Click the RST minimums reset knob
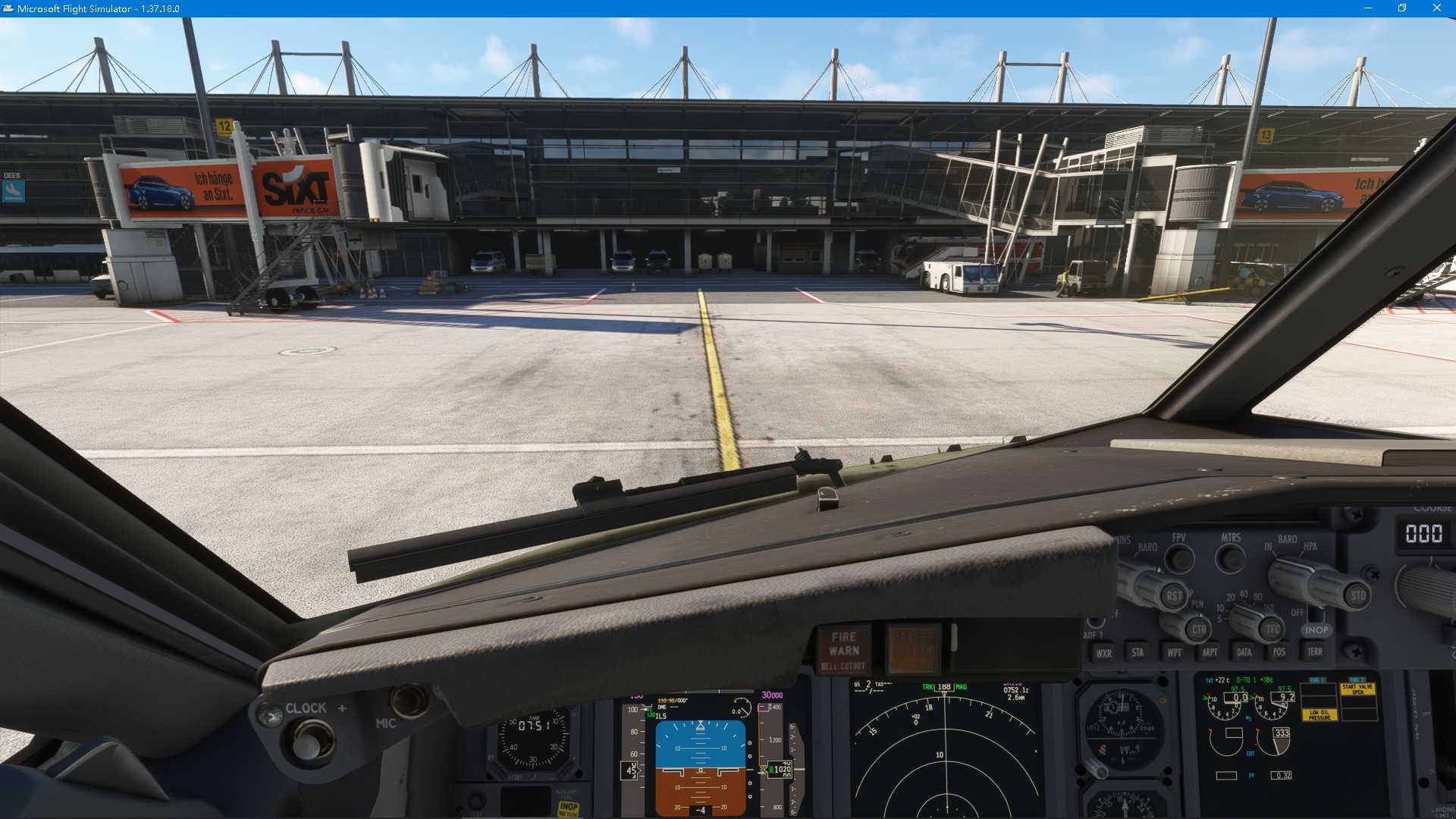Image resolution: width=1456 pixels, height=819 pixels. [1173, 596]
